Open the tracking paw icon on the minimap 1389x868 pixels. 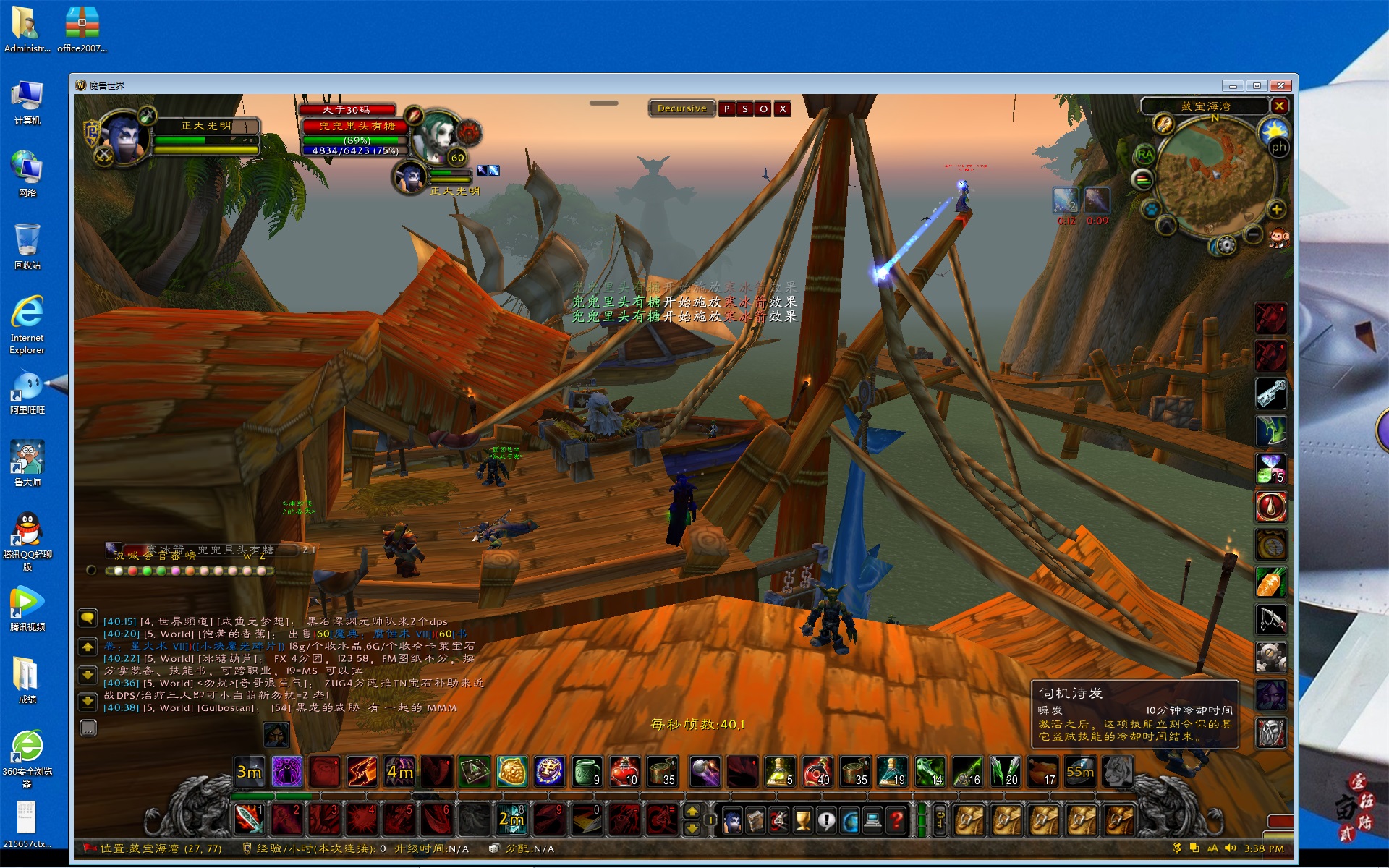point(1150,210)
